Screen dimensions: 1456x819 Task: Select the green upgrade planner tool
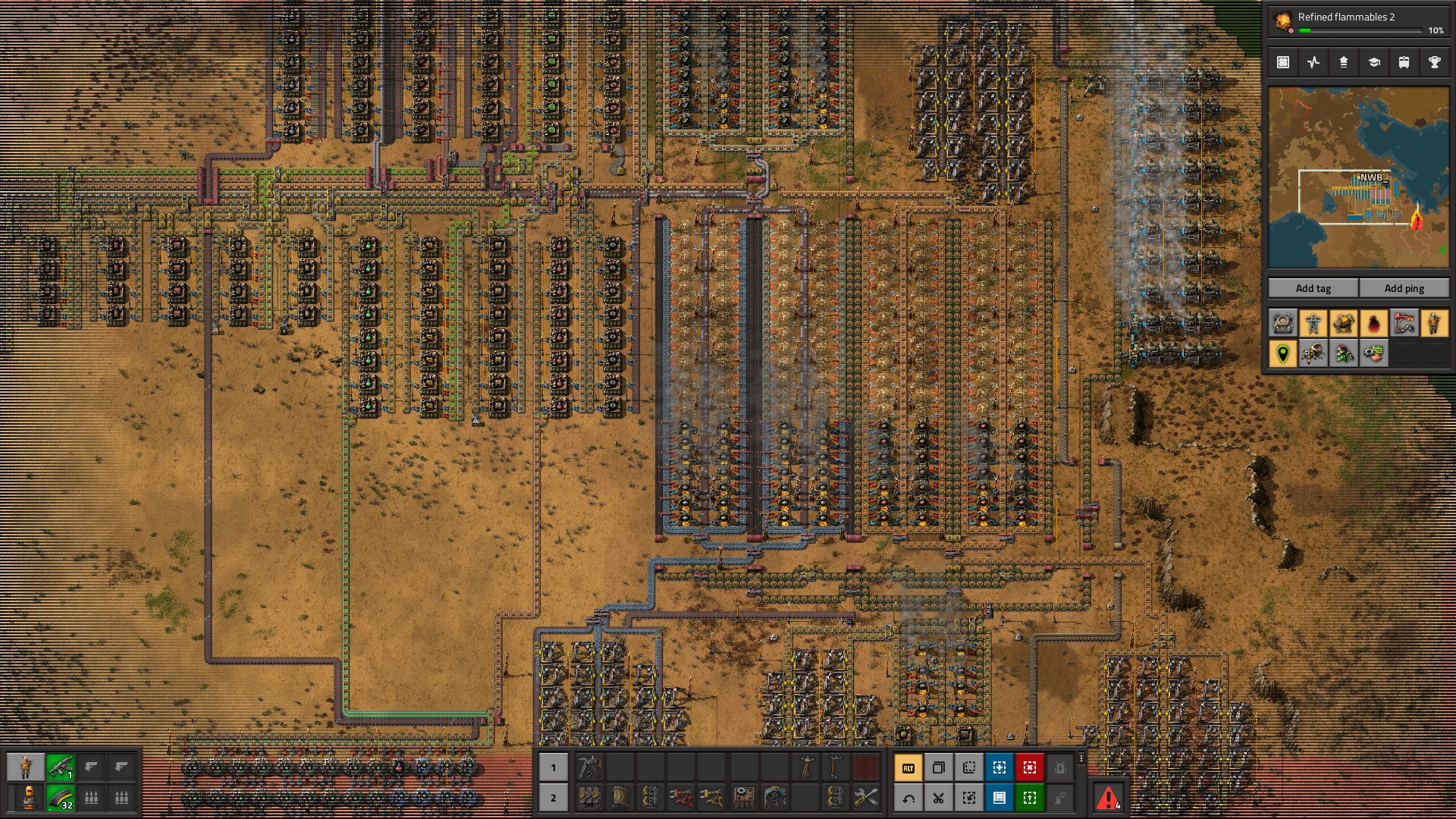tap(1030, 798)
